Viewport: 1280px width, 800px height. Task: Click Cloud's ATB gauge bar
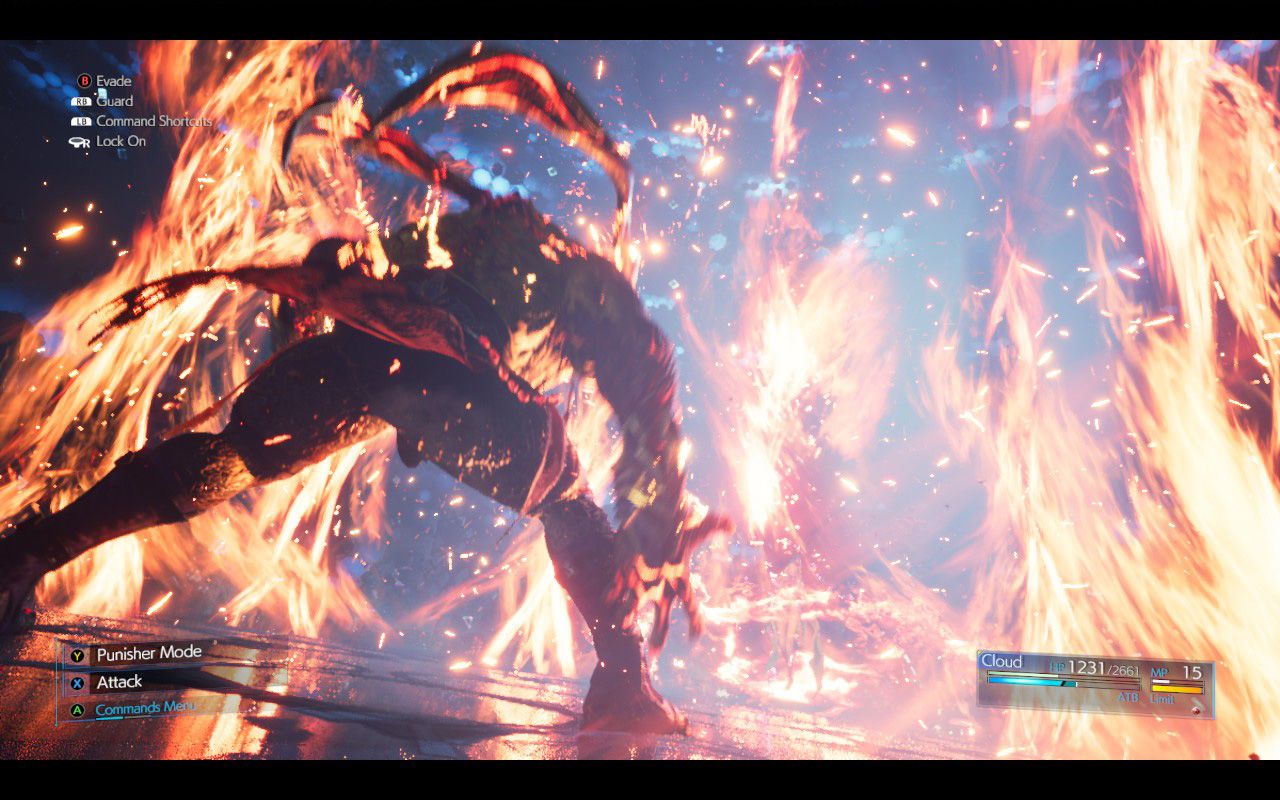tap(1030, 683)
